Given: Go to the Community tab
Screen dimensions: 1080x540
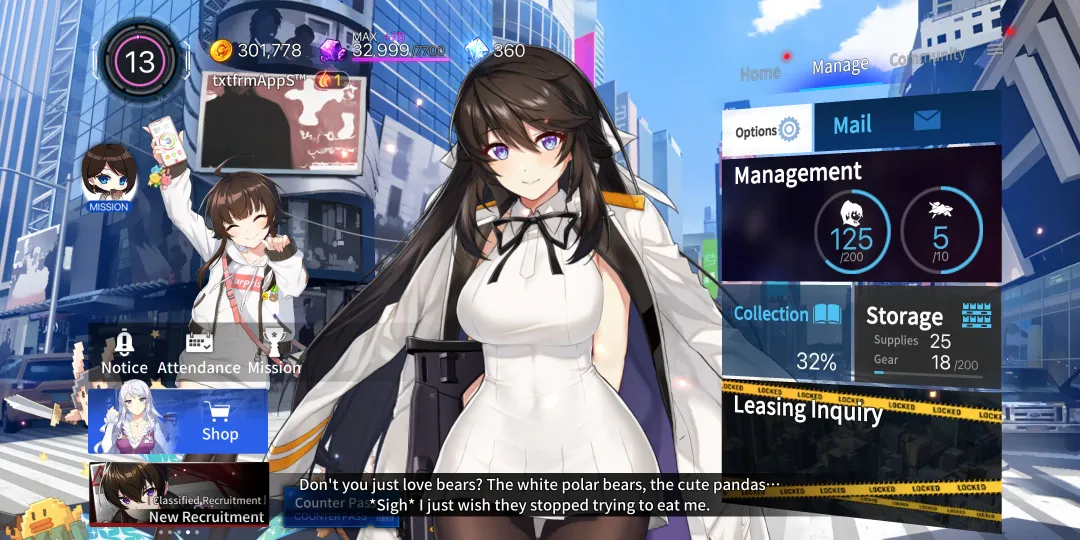Looking at the screenshot, I should (927, 58).
